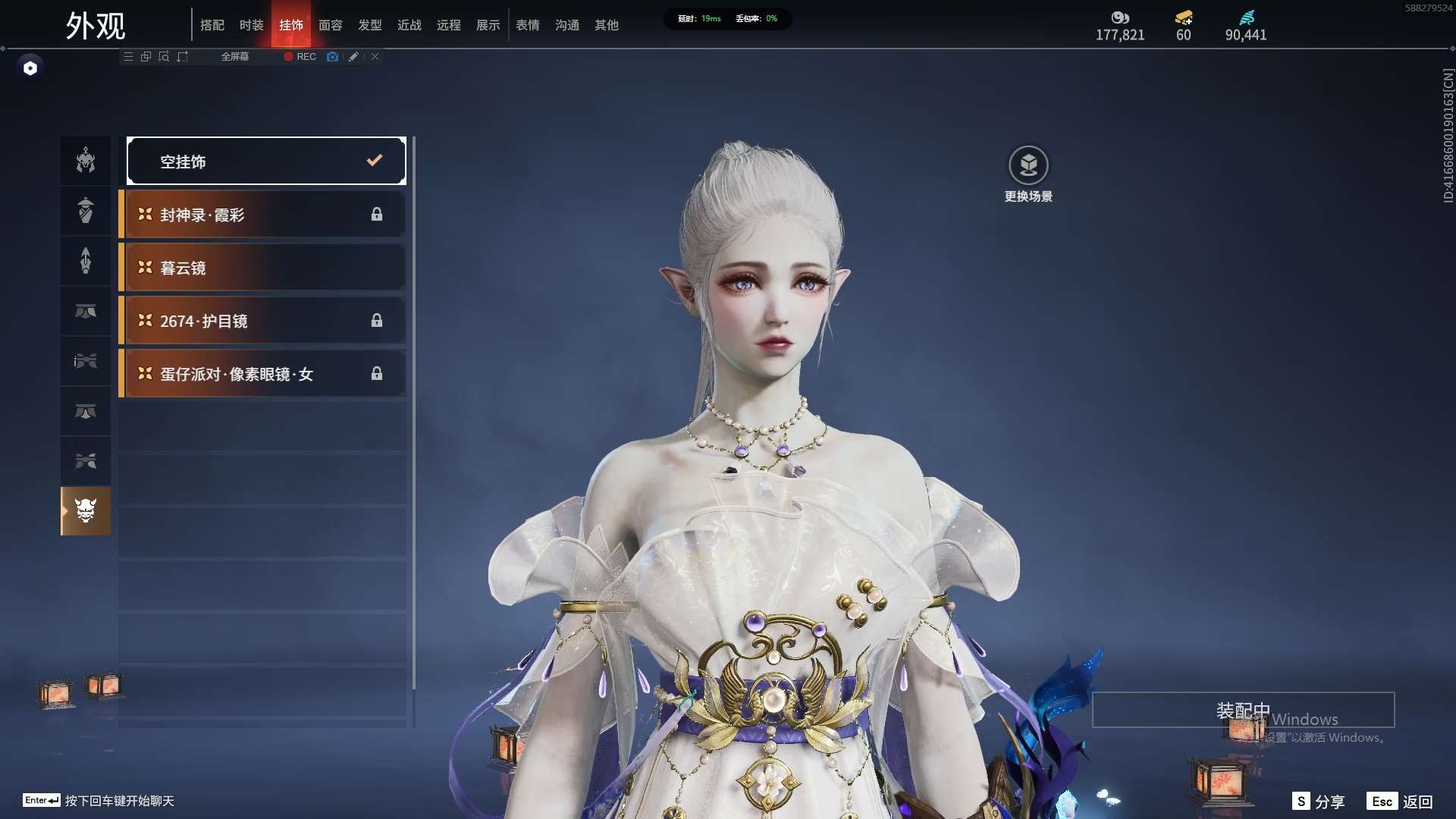Choose the 封神录·霞彩 accessory
This screenshot has width=1456, height=819.
[x=262, y=215]
